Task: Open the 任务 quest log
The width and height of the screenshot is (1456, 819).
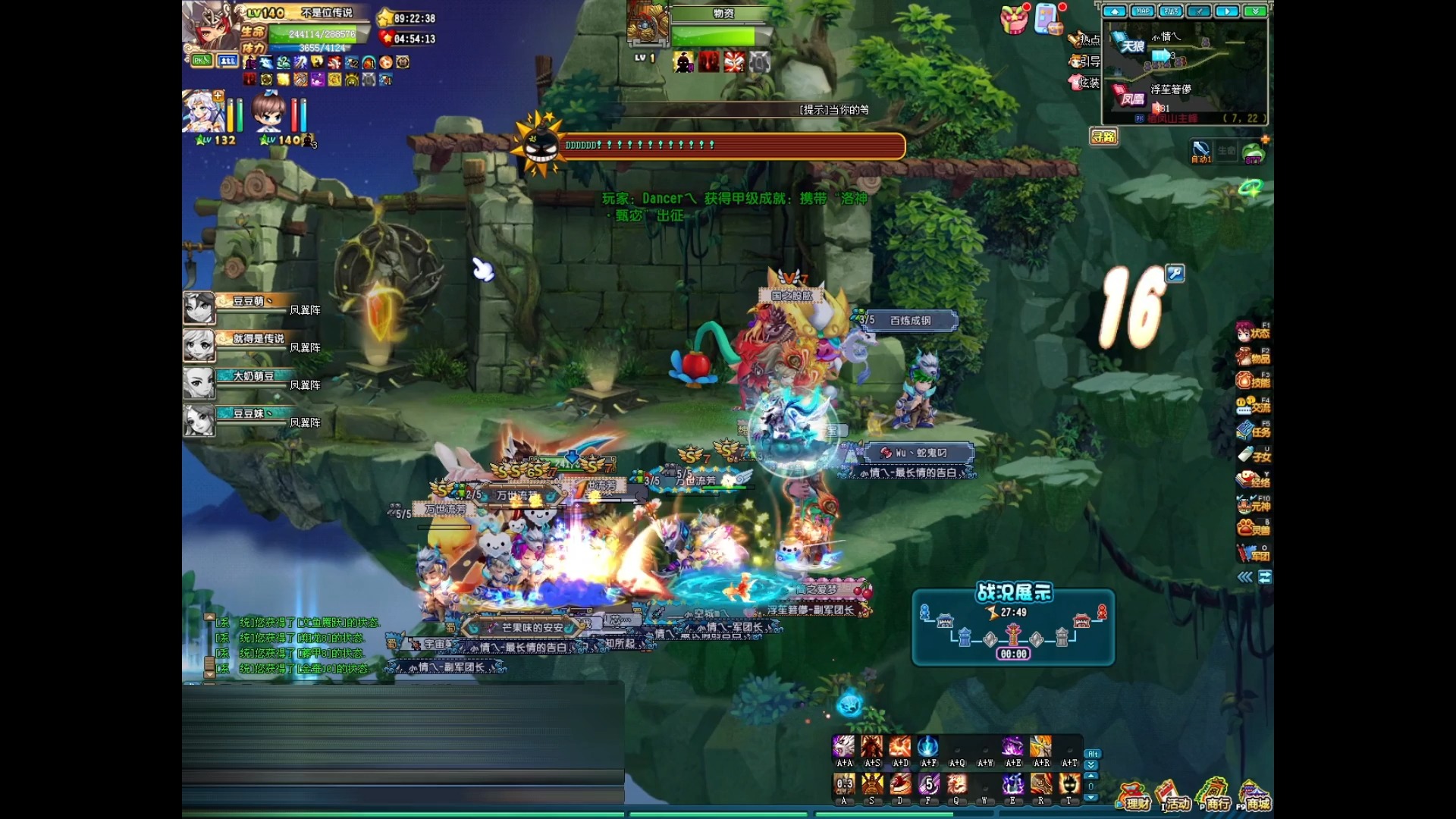Action: 1253,431
